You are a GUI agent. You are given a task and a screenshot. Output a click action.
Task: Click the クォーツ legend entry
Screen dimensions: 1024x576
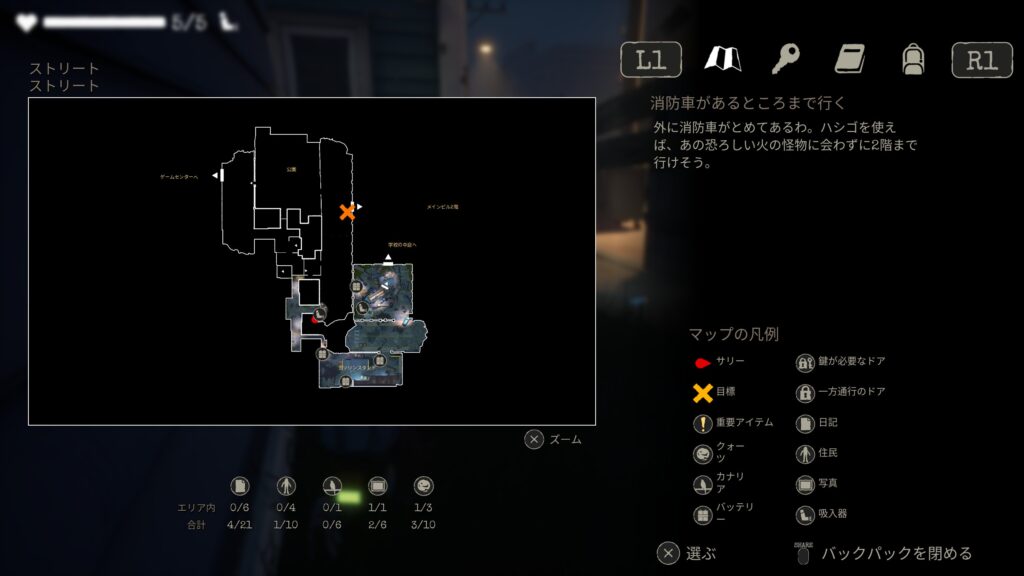(720, 453)
